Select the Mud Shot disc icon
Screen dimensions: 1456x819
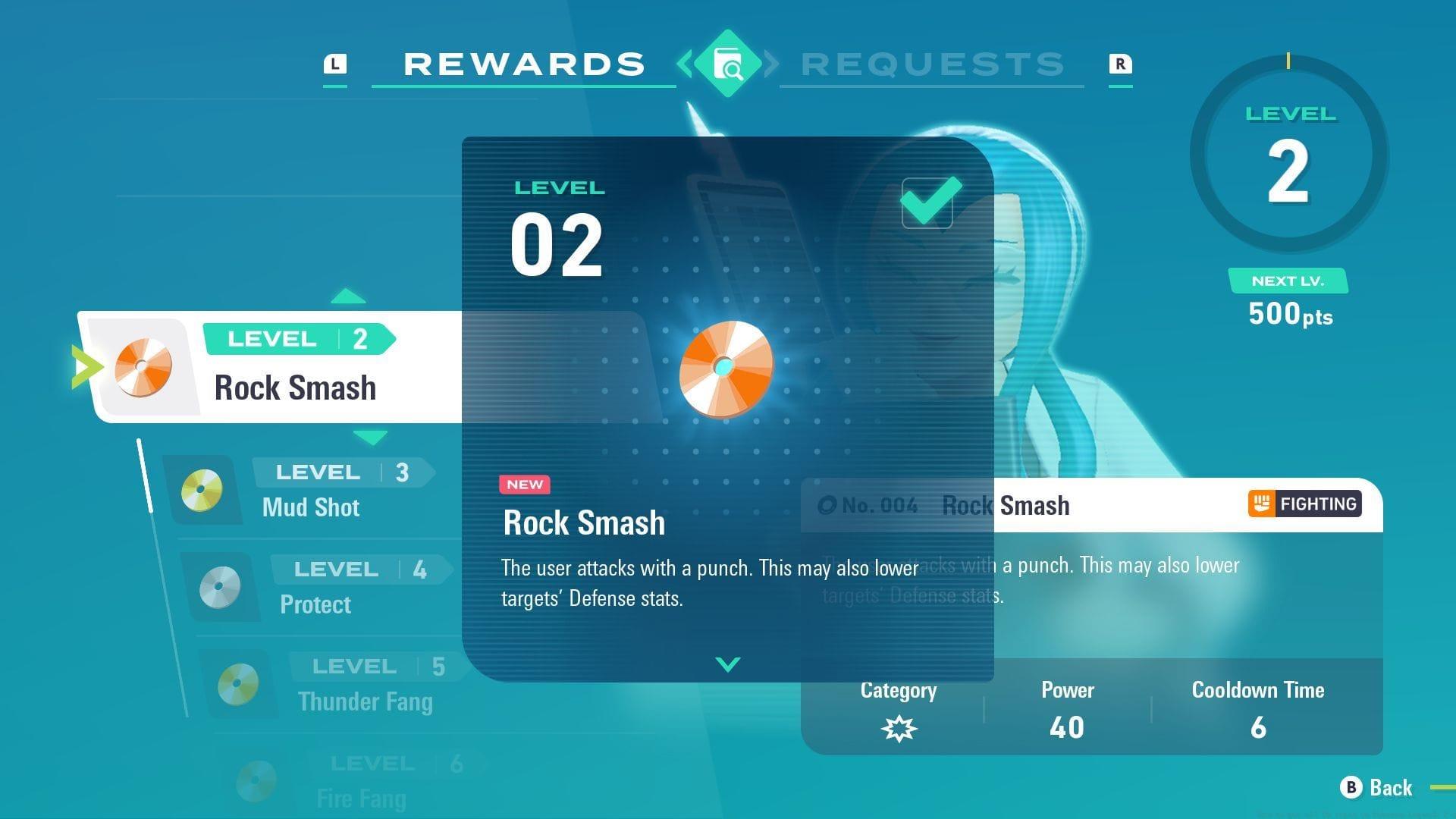pyautogui.click(x=201, y=490)
